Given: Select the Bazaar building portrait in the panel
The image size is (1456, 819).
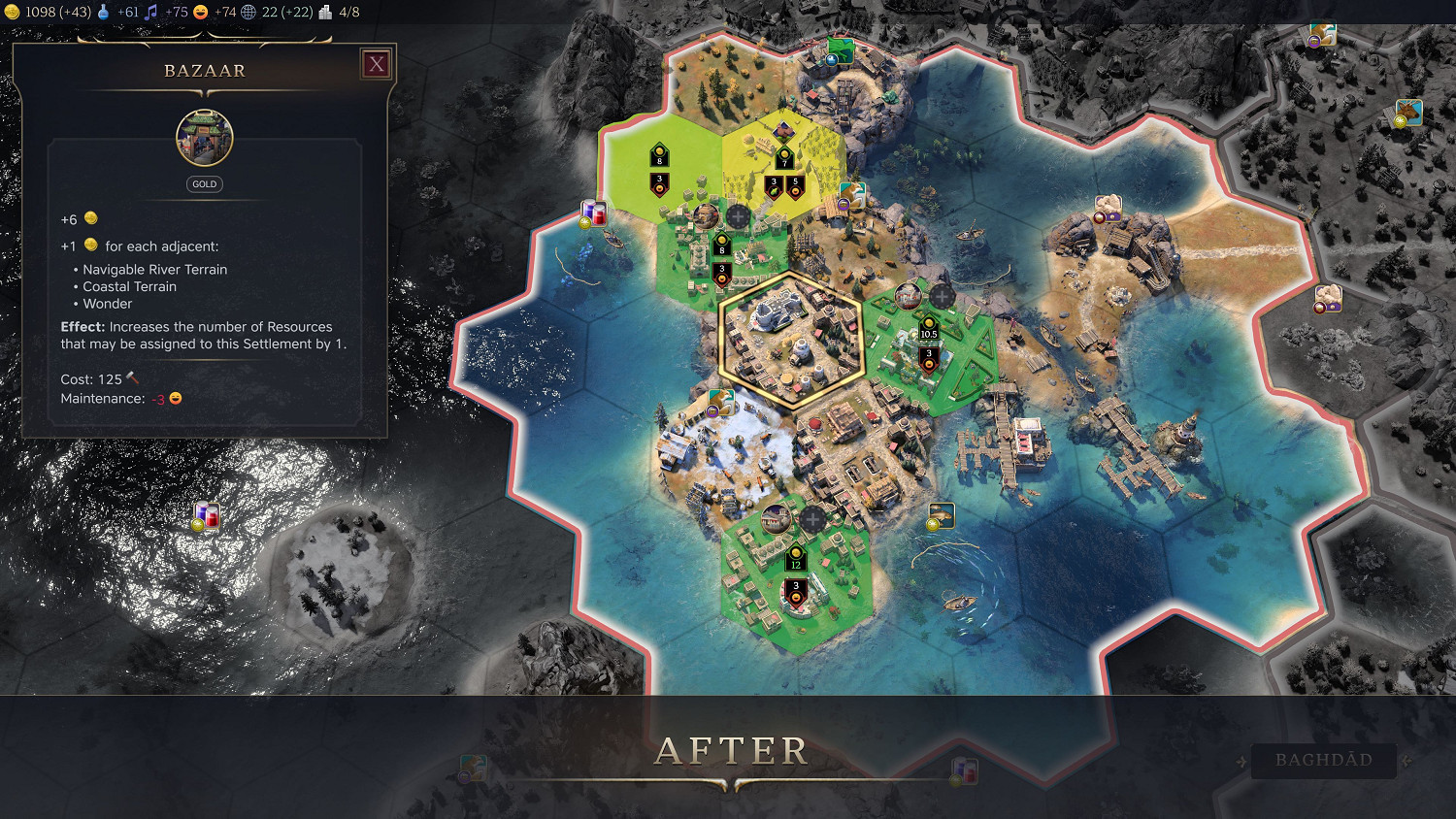Looking at the screenshot, I should [x=204, y=138].
